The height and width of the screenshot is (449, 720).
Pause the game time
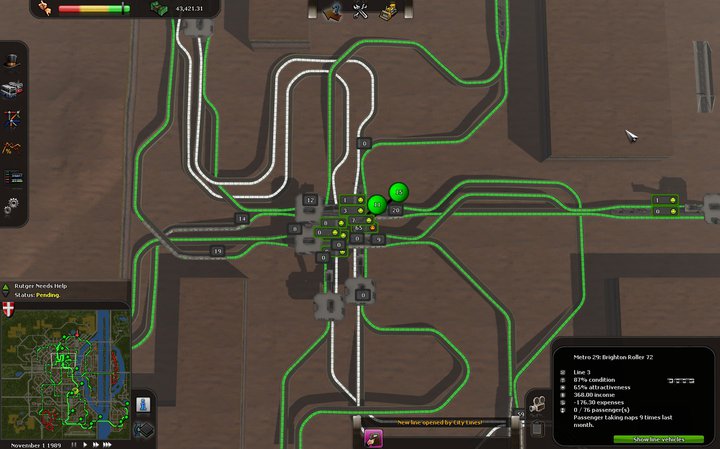(x=76, y=443)
